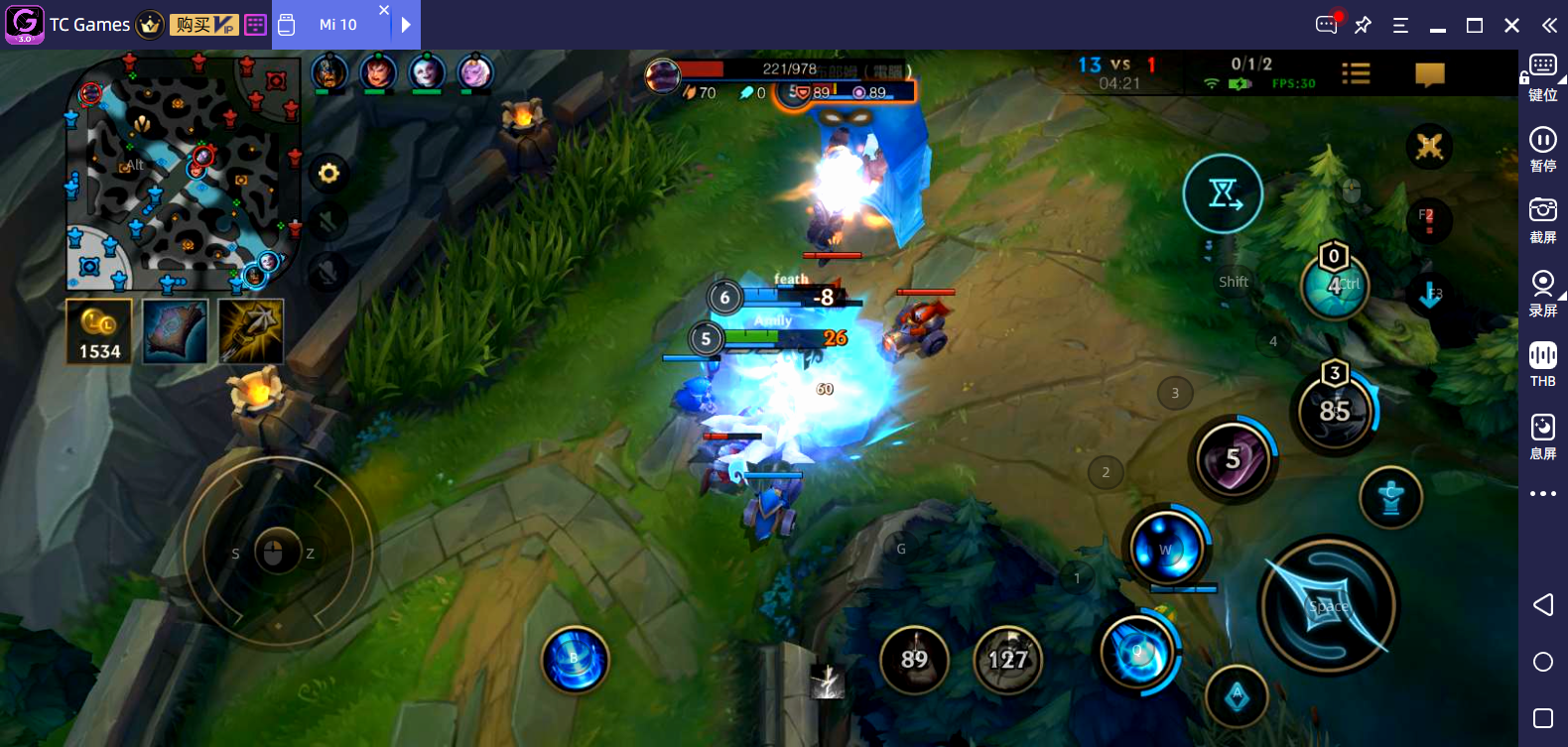Screen dimensions: 1568x747
Task: Open the play arrow next to Mi 10 tab
Action: click(x=407, y=25)
